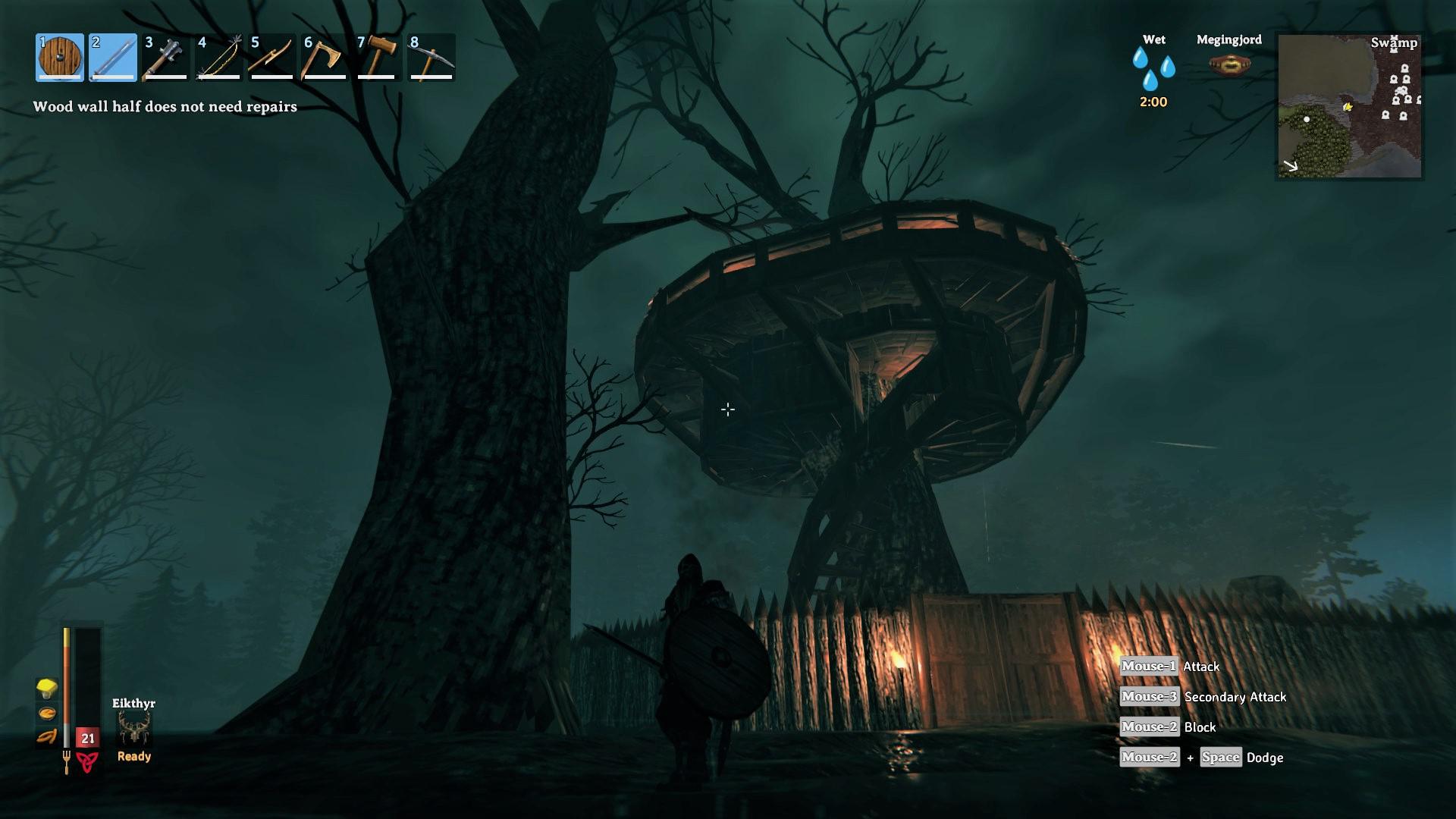Equip the sword in hotbar slot 2

tap(113, 58)
